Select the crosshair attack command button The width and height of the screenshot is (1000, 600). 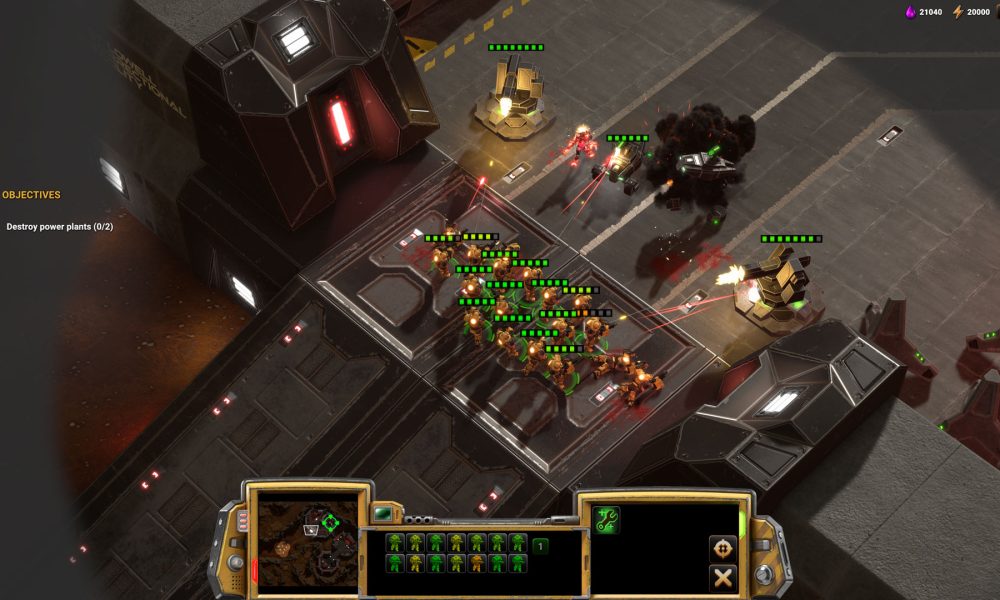tap(722, 547)
